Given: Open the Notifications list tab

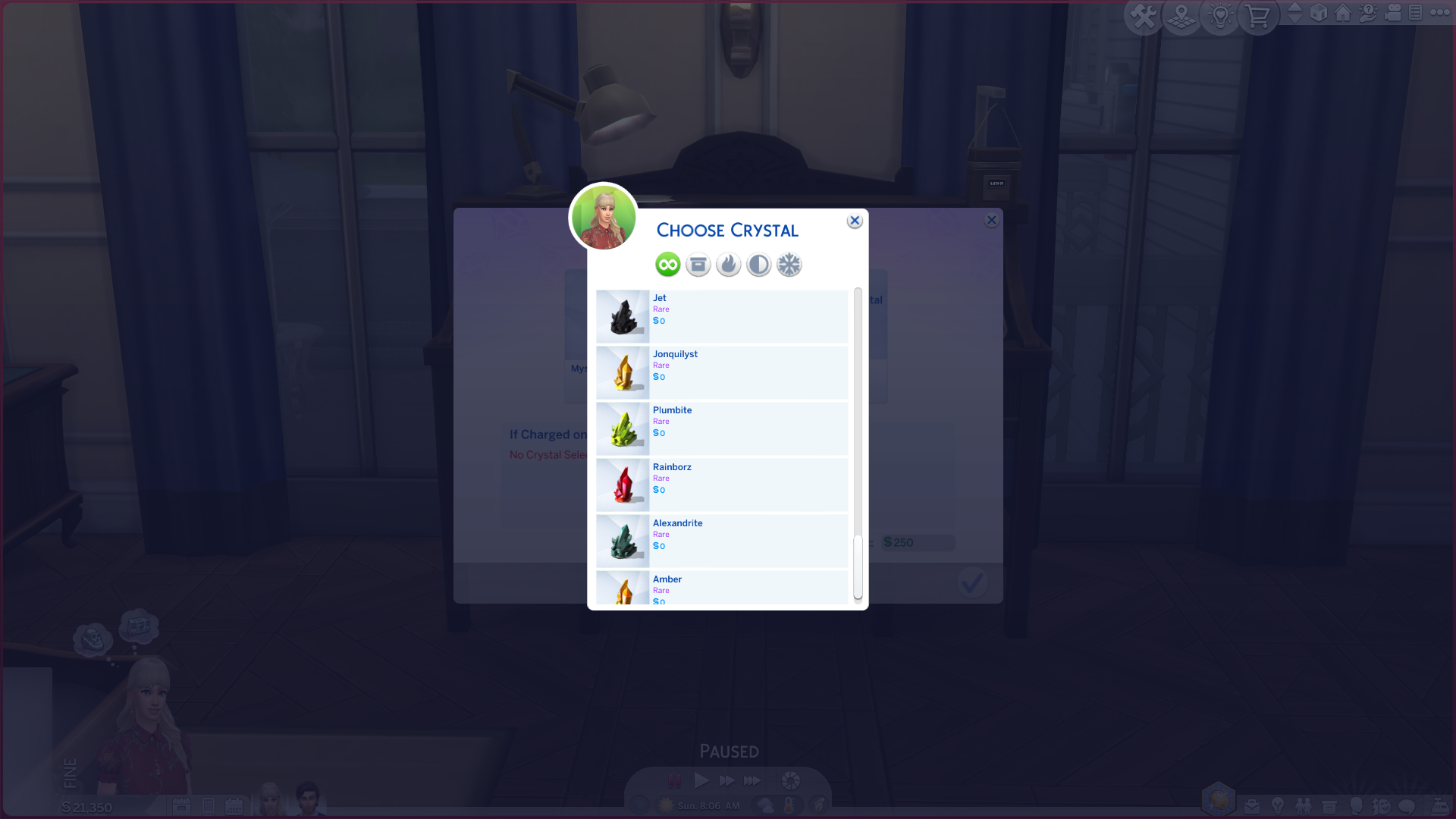Looking at the screenshot, I should tap(1416, 13).
